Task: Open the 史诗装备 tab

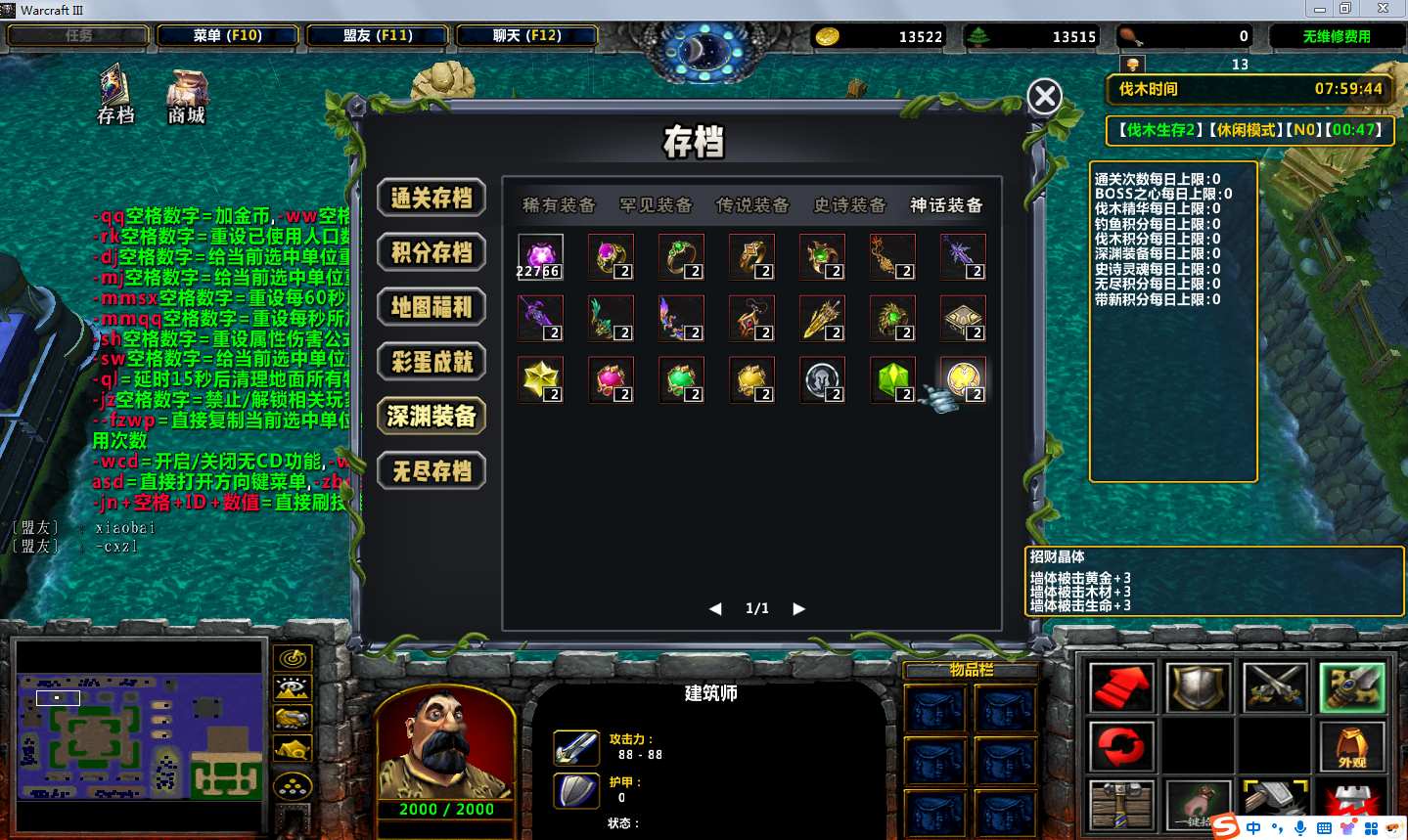Action: click(849, 205)
